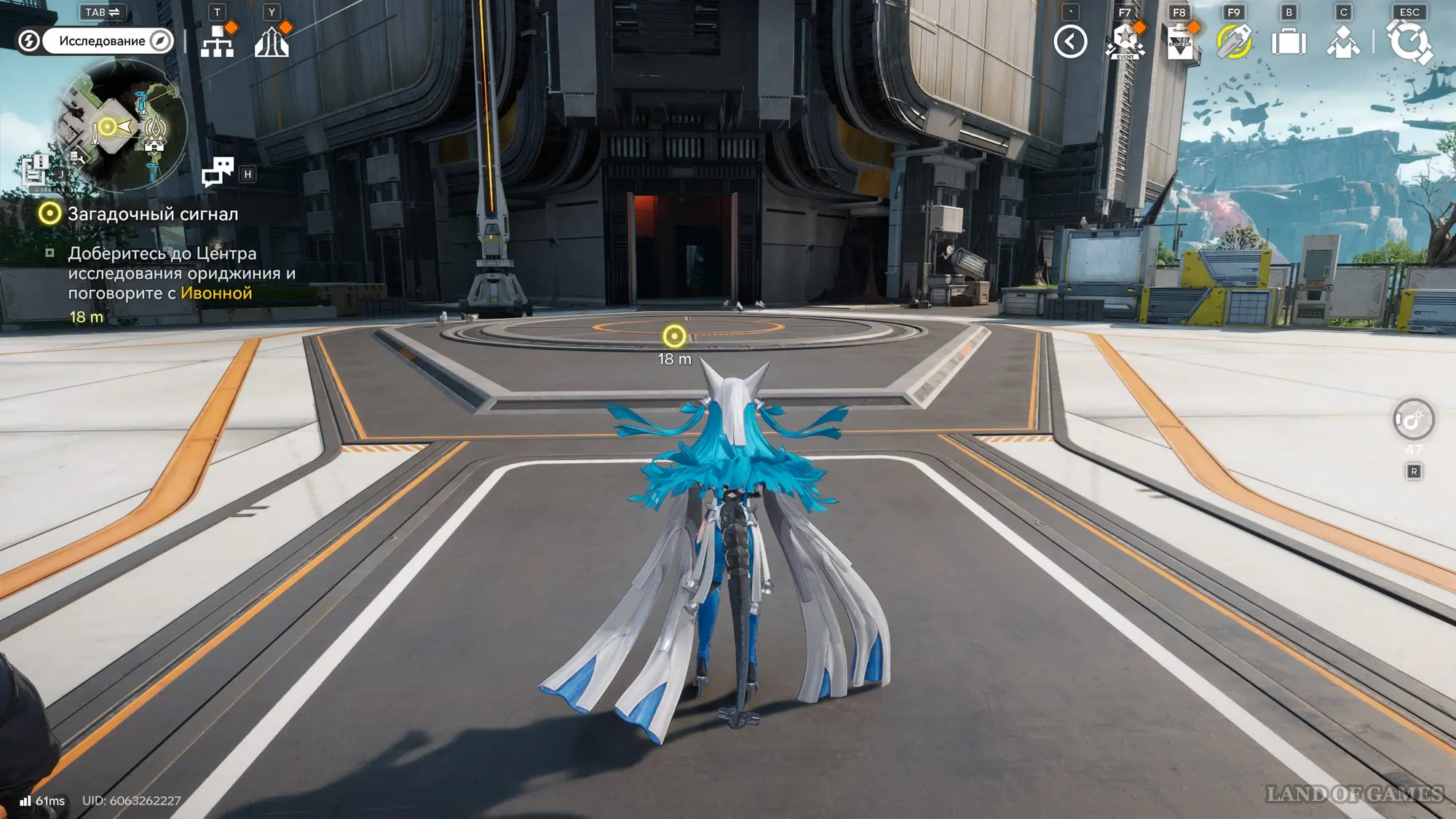Viewport: 1456px width, 819px height.
Task: Open the main system menu ring icon
Action: click(1409, 41)
